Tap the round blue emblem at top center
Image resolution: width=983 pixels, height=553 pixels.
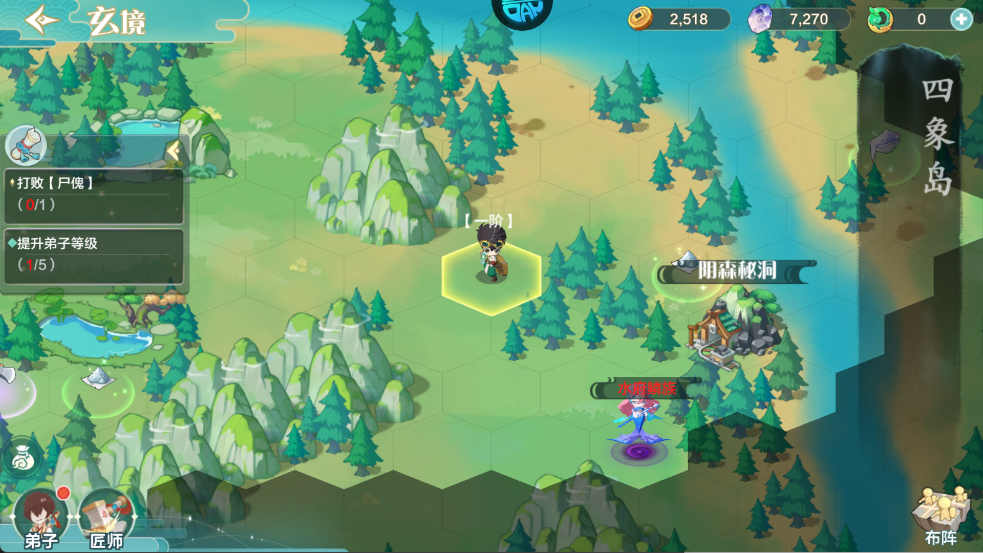(x=522, y=12)
